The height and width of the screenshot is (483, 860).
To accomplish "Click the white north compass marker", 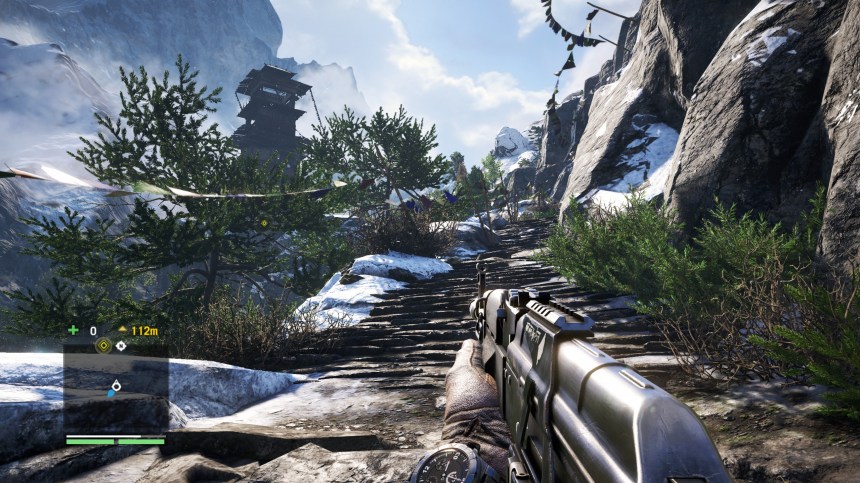I will [x=121, y=346].
